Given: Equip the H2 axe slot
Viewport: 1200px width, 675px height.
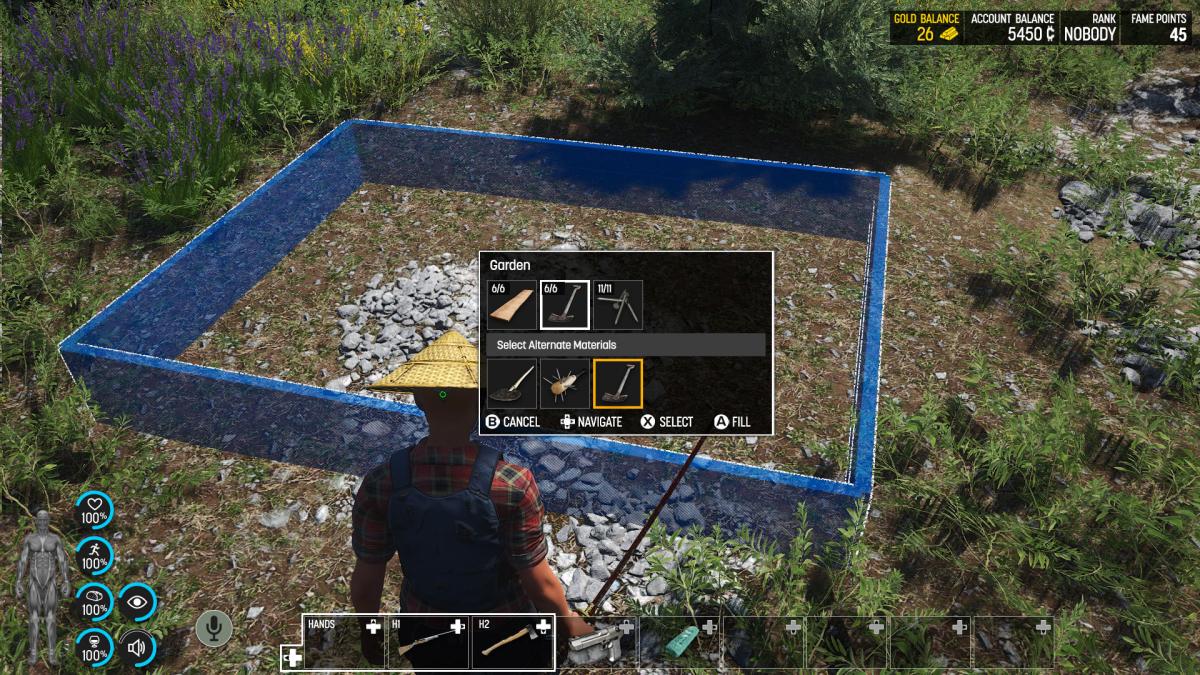Looking at the screenshot, I should (512, 642).
